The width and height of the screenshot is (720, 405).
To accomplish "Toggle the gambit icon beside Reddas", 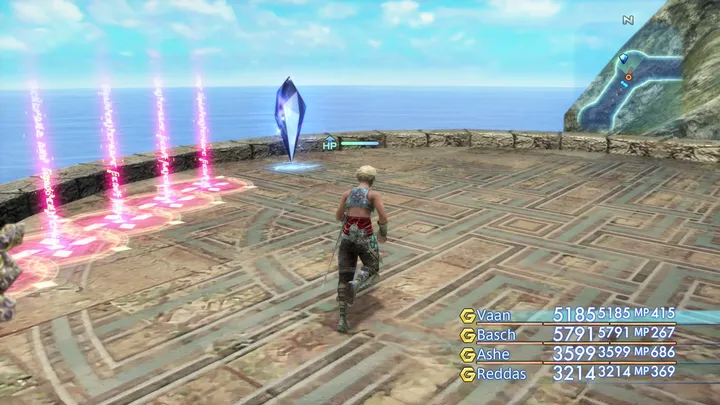I will point(467,373).
